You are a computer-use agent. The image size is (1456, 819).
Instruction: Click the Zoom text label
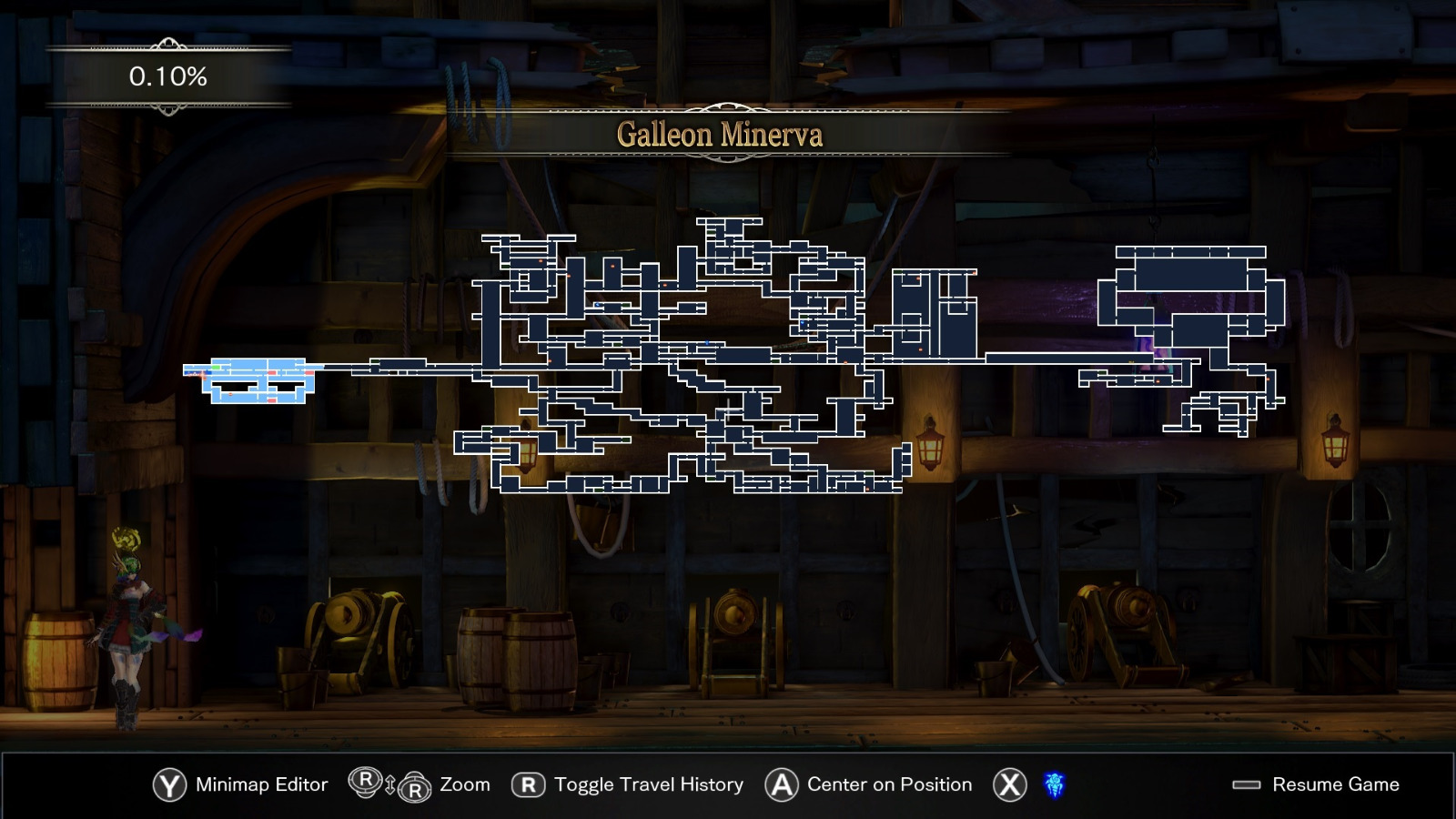[x=464, y=784]
